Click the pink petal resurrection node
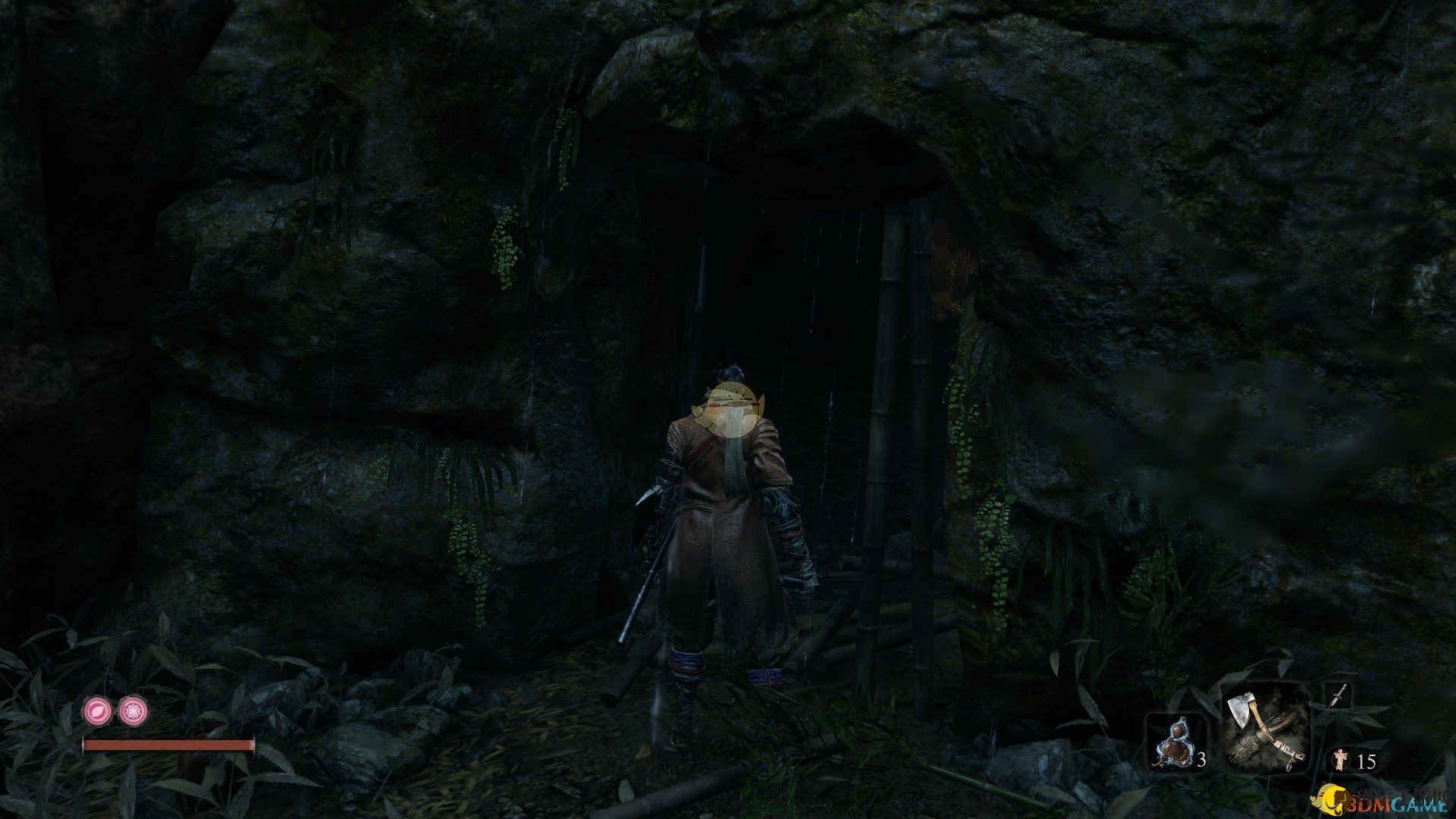This screenshot has height=819, width=1456. 98,711
